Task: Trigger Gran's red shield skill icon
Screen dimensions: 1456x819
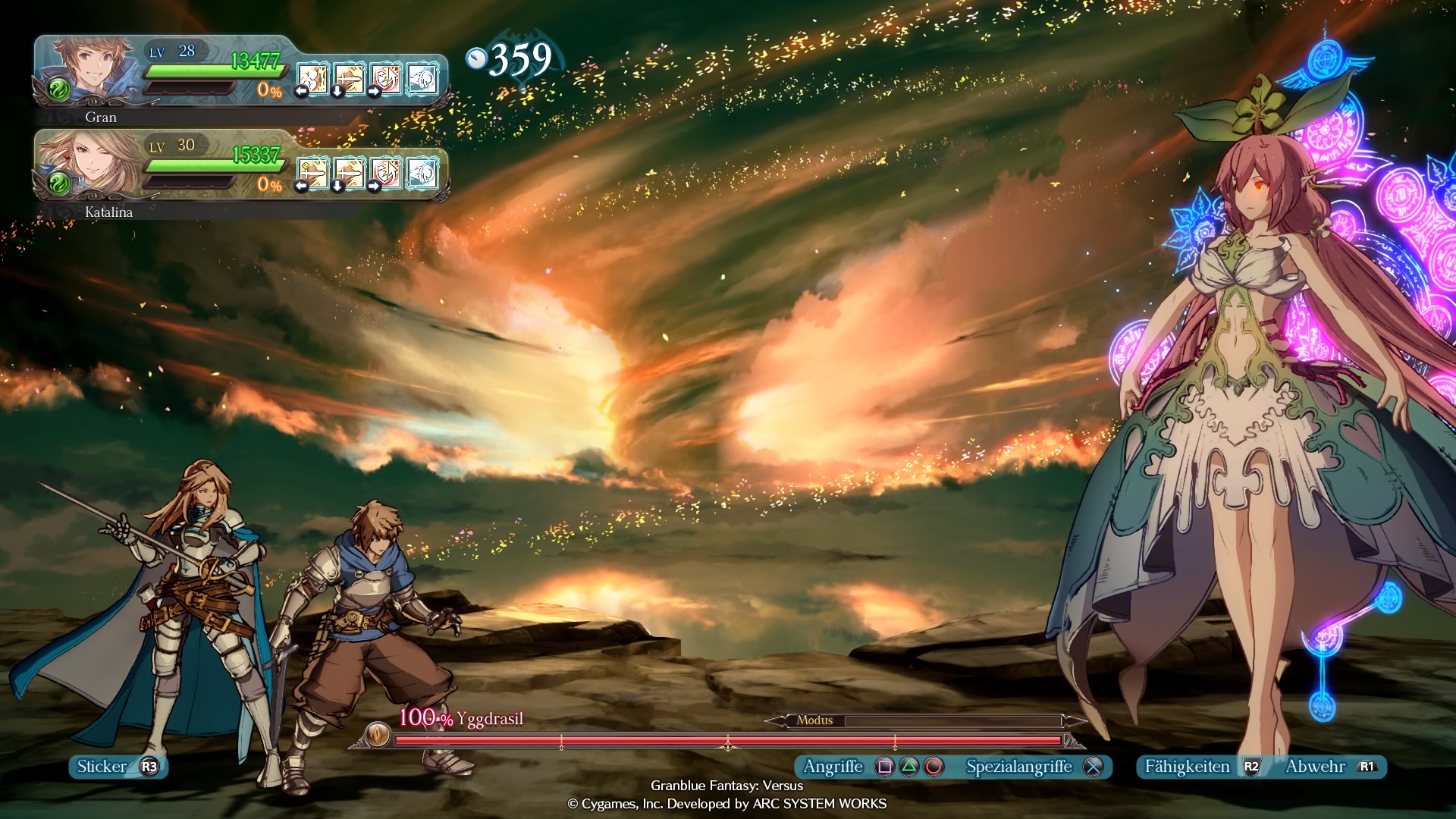Action: [x=386, y=79]
